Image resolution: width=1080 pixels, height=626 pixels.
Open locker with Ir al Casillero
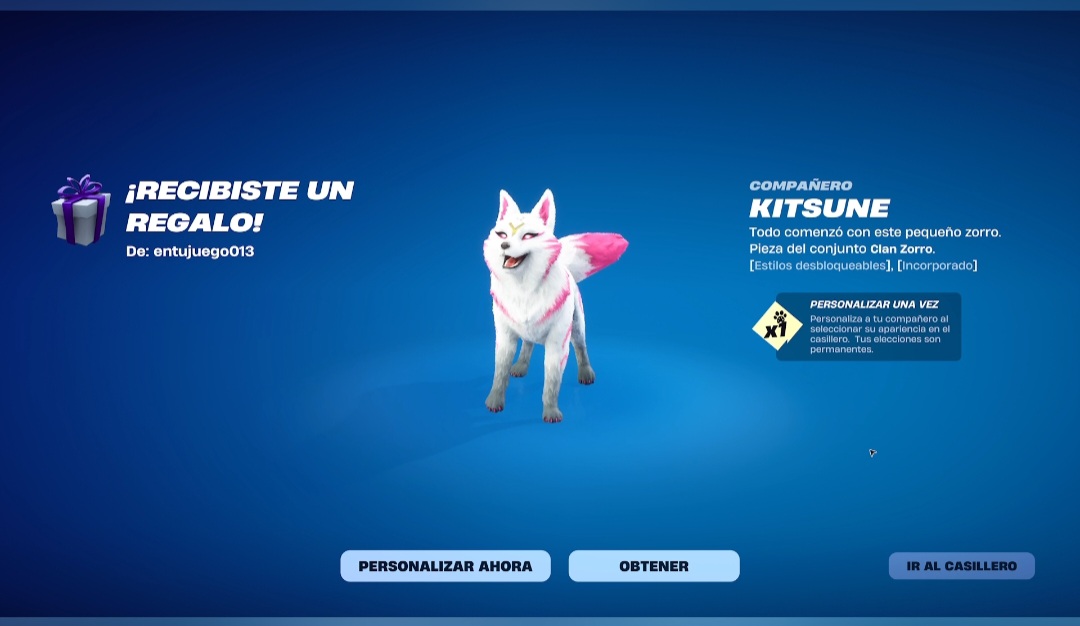tap(961, 566)
